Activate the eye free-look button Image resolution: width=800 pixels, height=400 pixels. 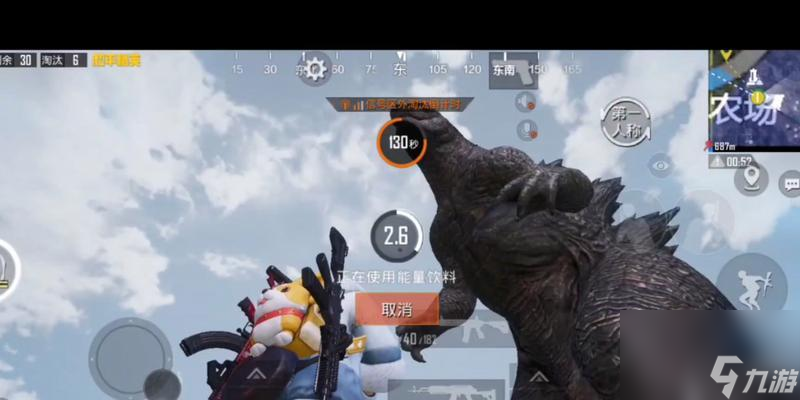point(660,165)
